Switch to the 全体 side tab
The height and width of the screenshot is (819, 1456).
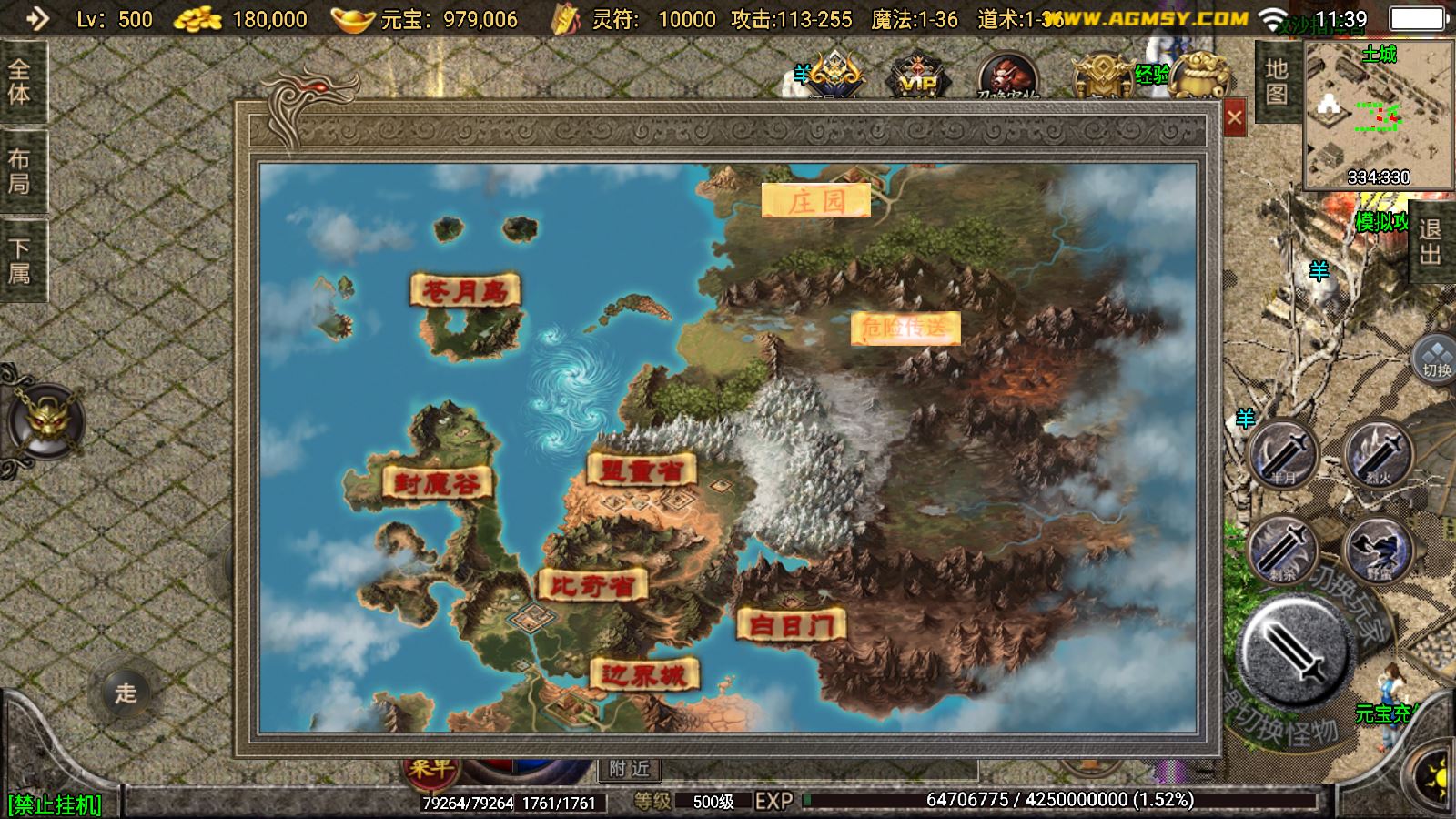20,82
